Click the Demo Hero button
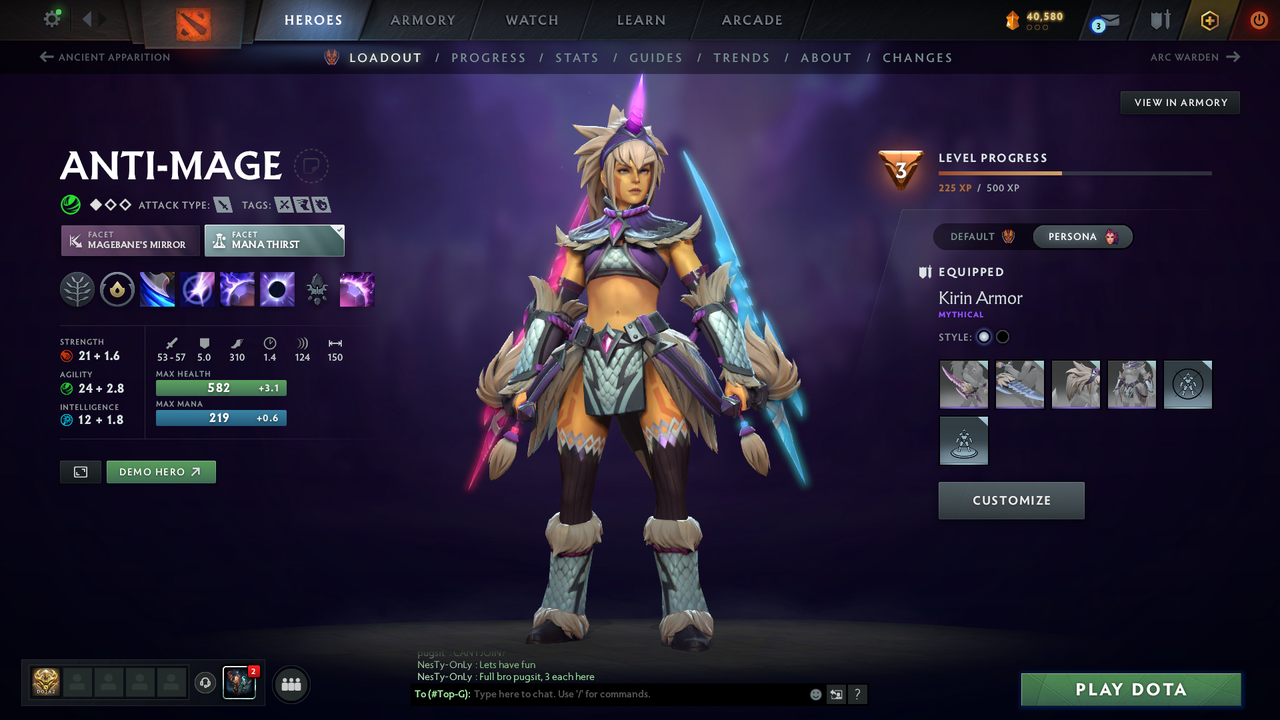The image size is (1280, 720). click(x=160, y=471)
